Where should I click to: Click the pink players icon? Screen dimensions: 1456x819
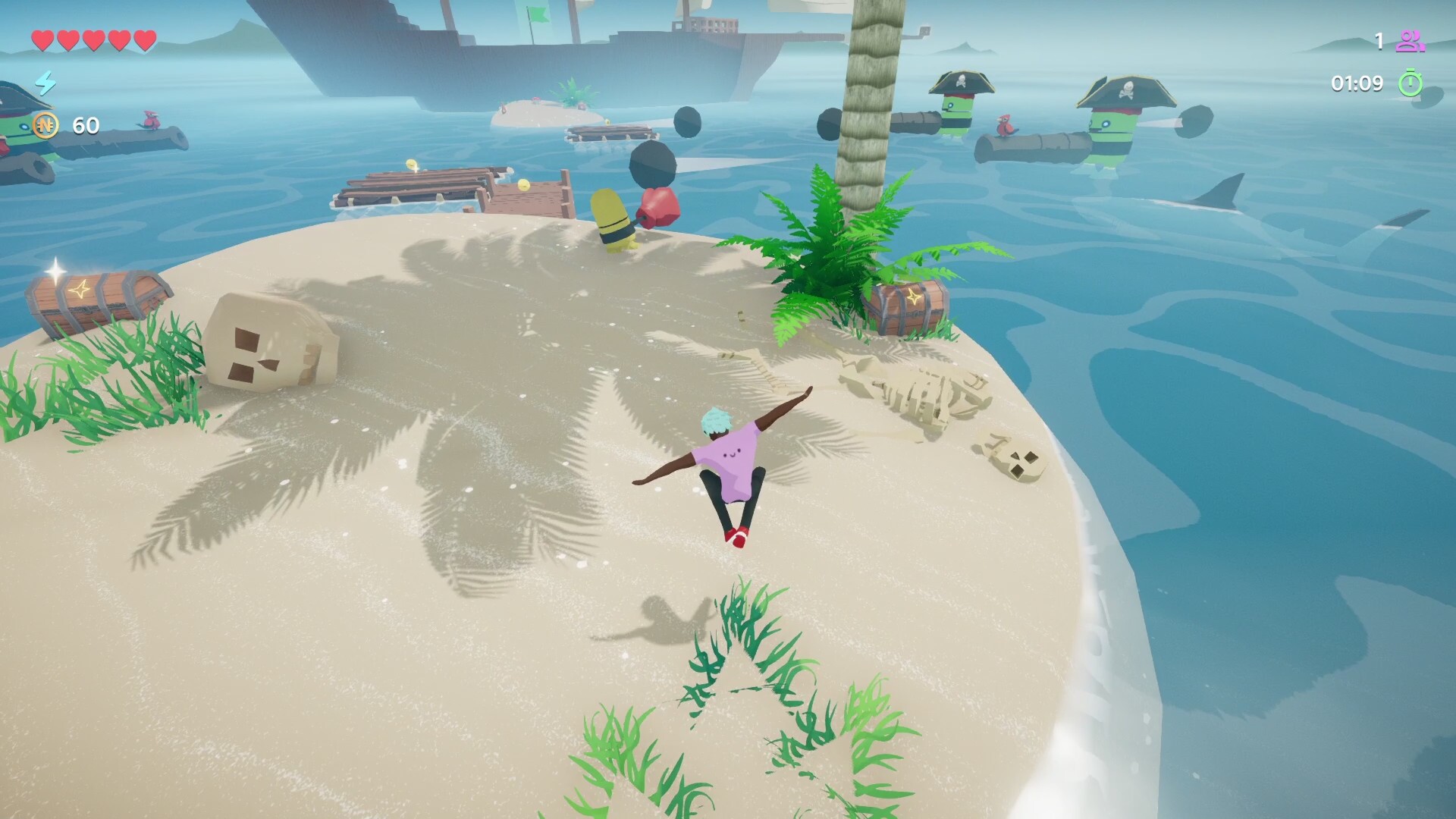(x=1410, y=41)
